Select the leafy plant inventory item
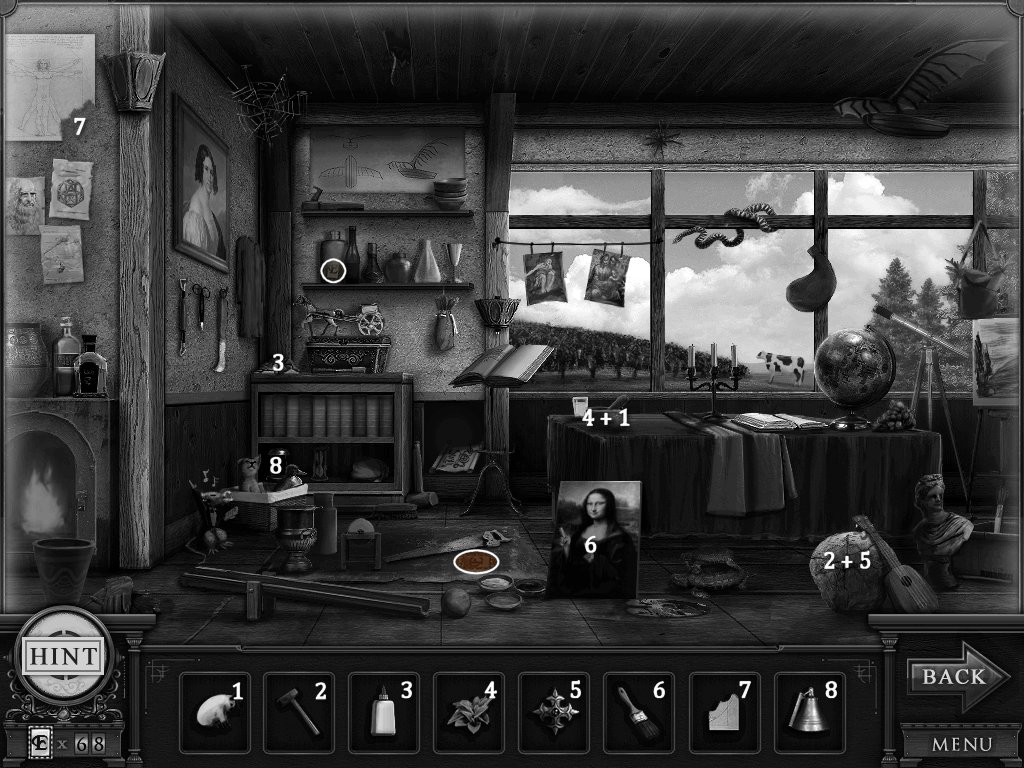This screenshot has height=768, width=1024. tap(468, 712)
